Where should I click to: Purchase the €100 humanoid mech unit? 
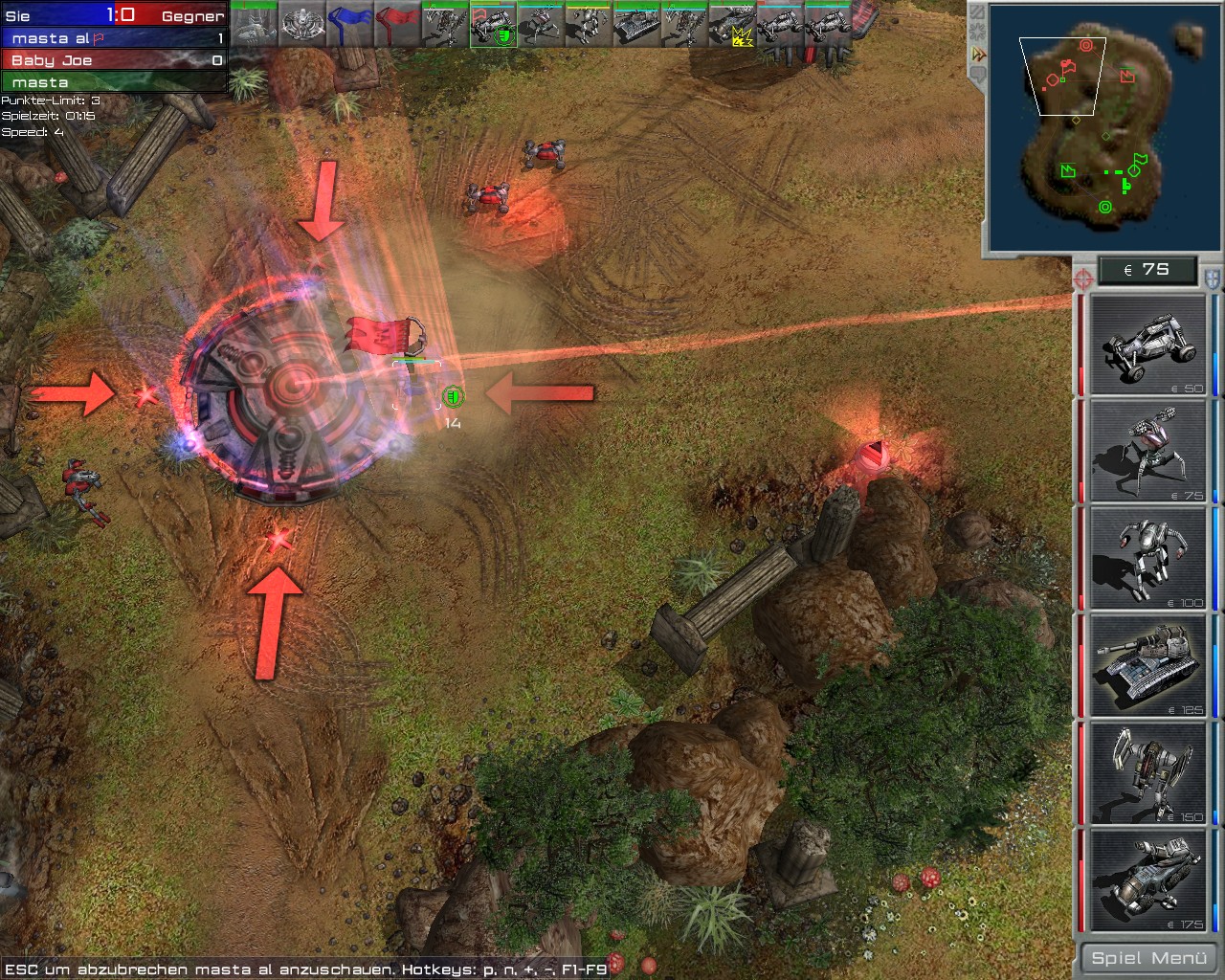[1147, 558]
